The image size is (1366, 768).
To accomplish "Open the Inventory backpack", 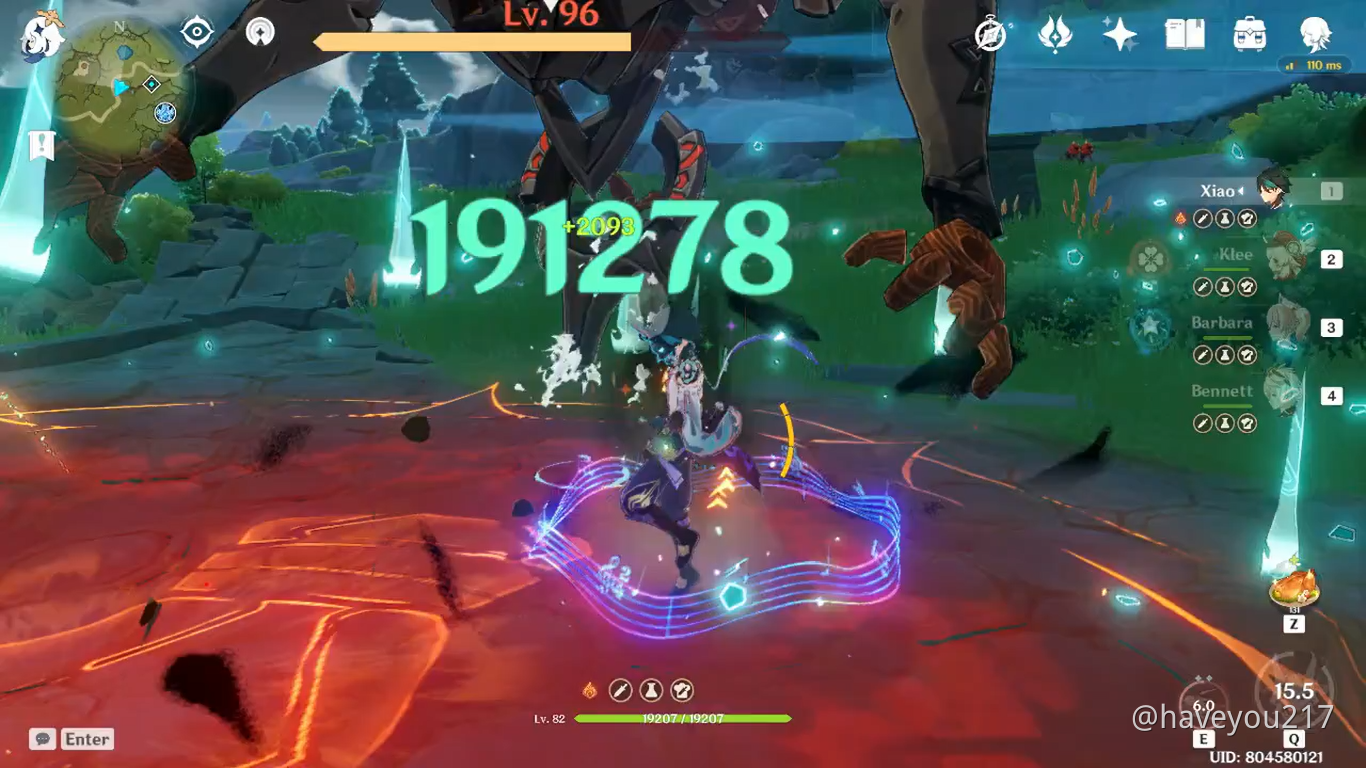I will (1249, 33).
